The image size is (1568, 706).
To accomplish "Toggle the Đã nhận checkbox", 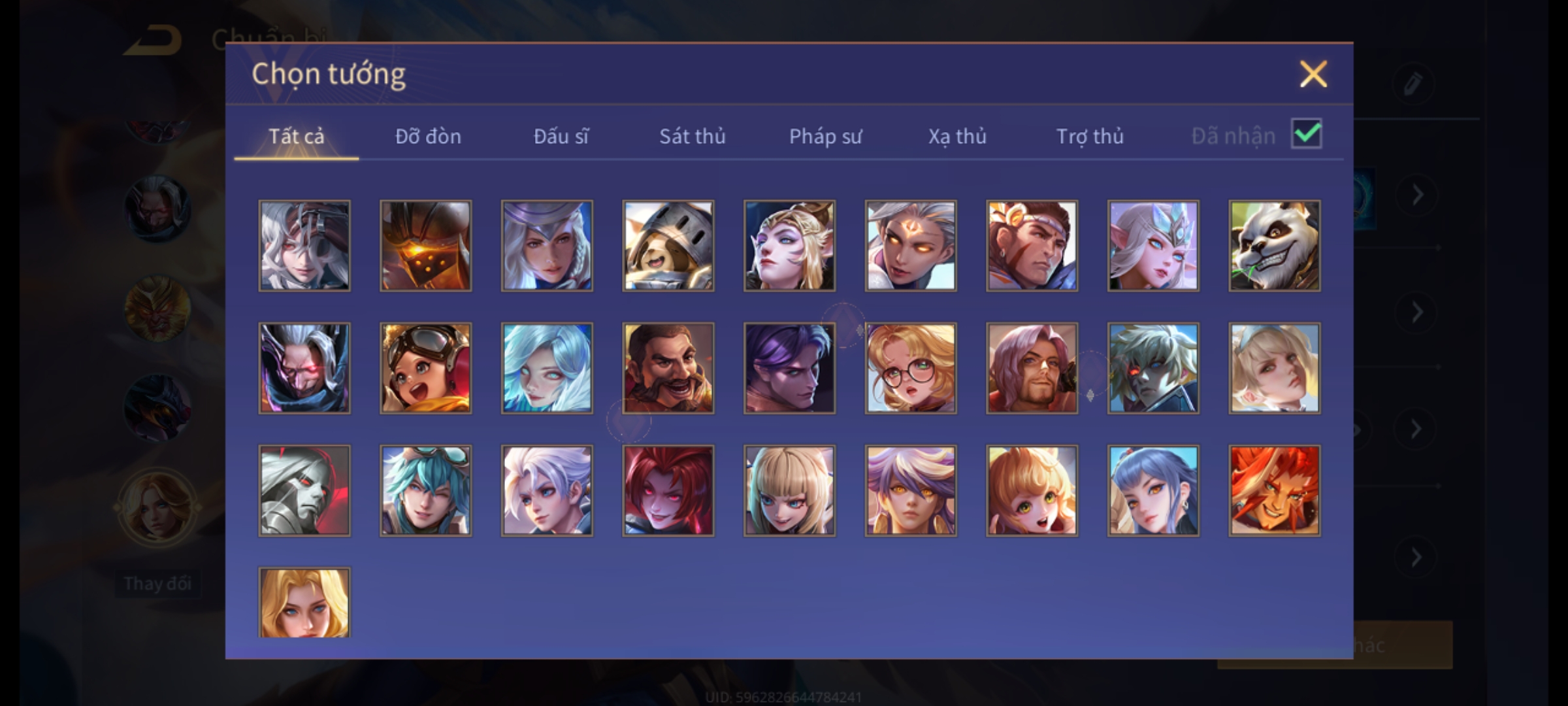I will pos(1306,134).
